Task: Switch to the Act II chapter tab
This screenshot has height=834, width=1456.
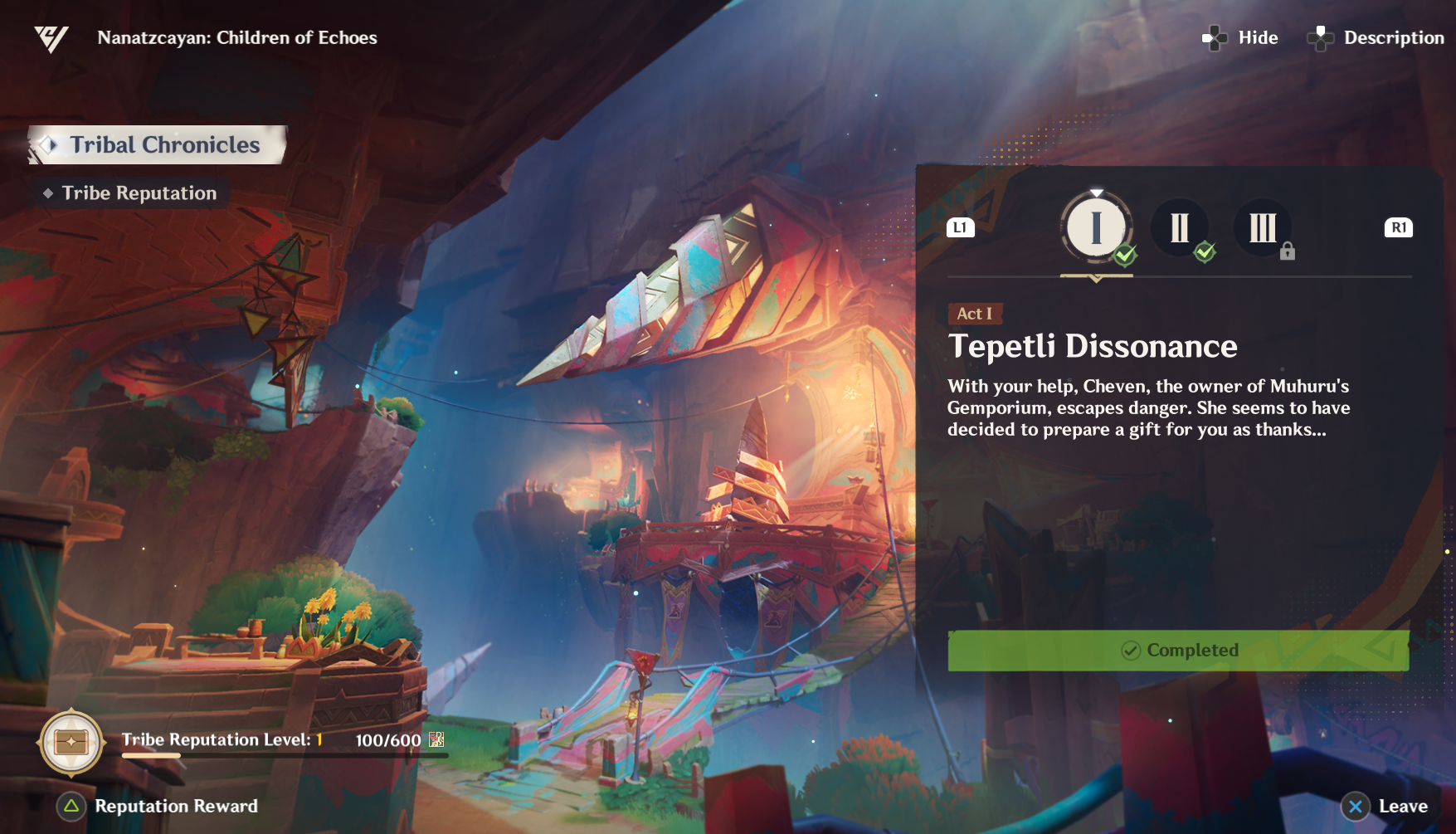Action: (1179, 227)
